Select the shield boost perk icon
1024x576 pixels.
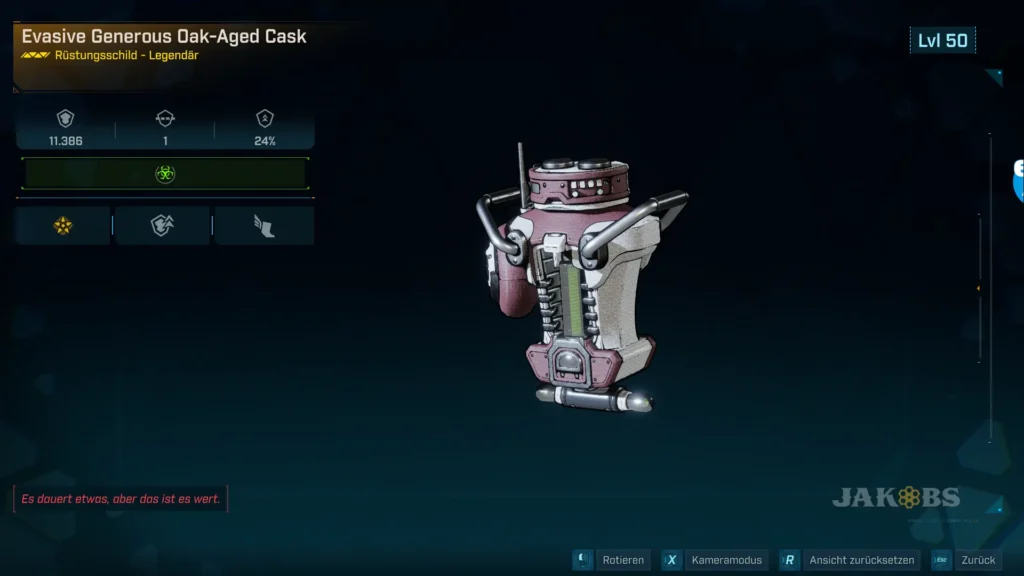coord(162,226)
